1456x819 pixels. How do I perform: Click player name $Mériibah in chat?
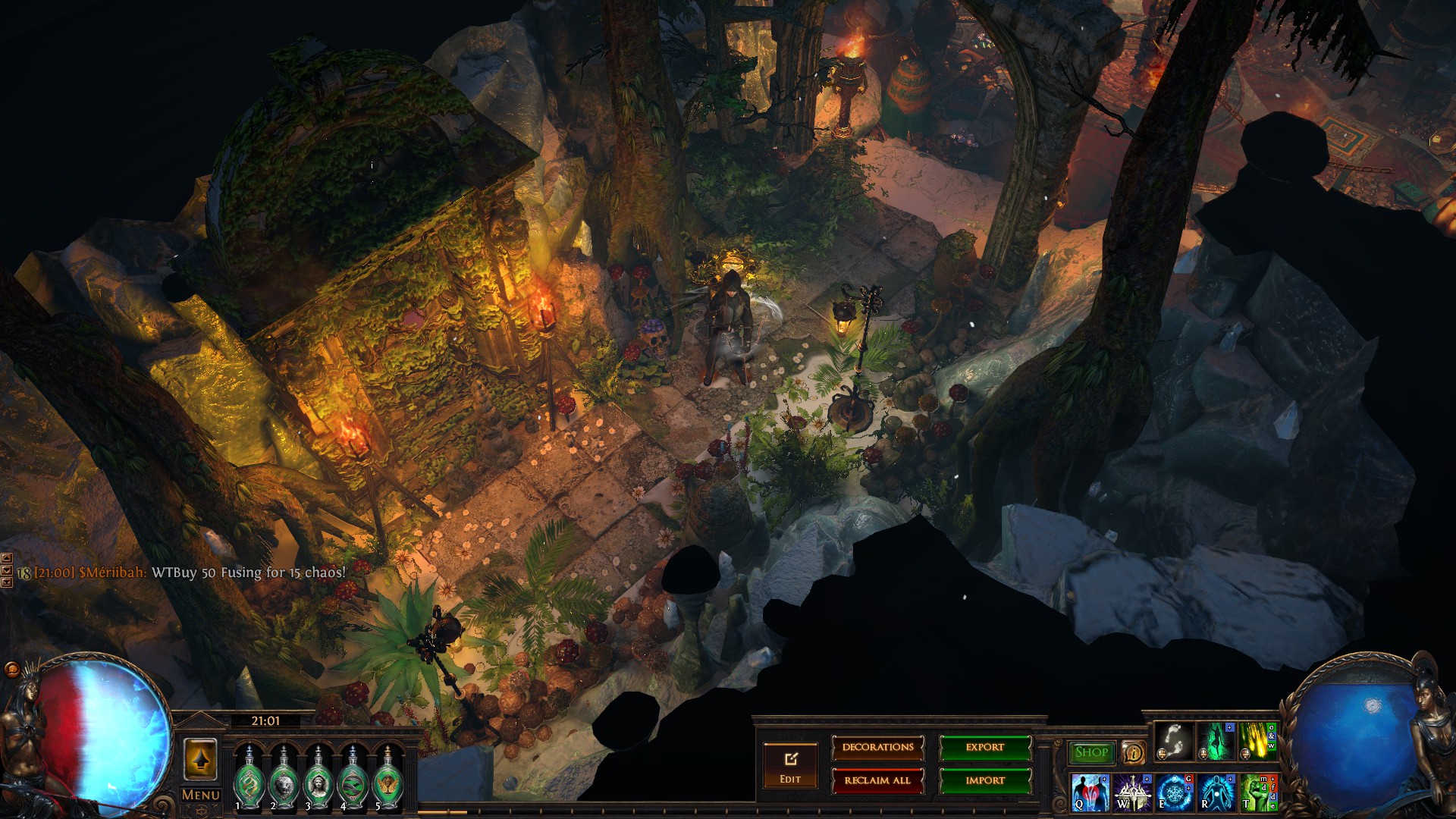pos(112,573)
